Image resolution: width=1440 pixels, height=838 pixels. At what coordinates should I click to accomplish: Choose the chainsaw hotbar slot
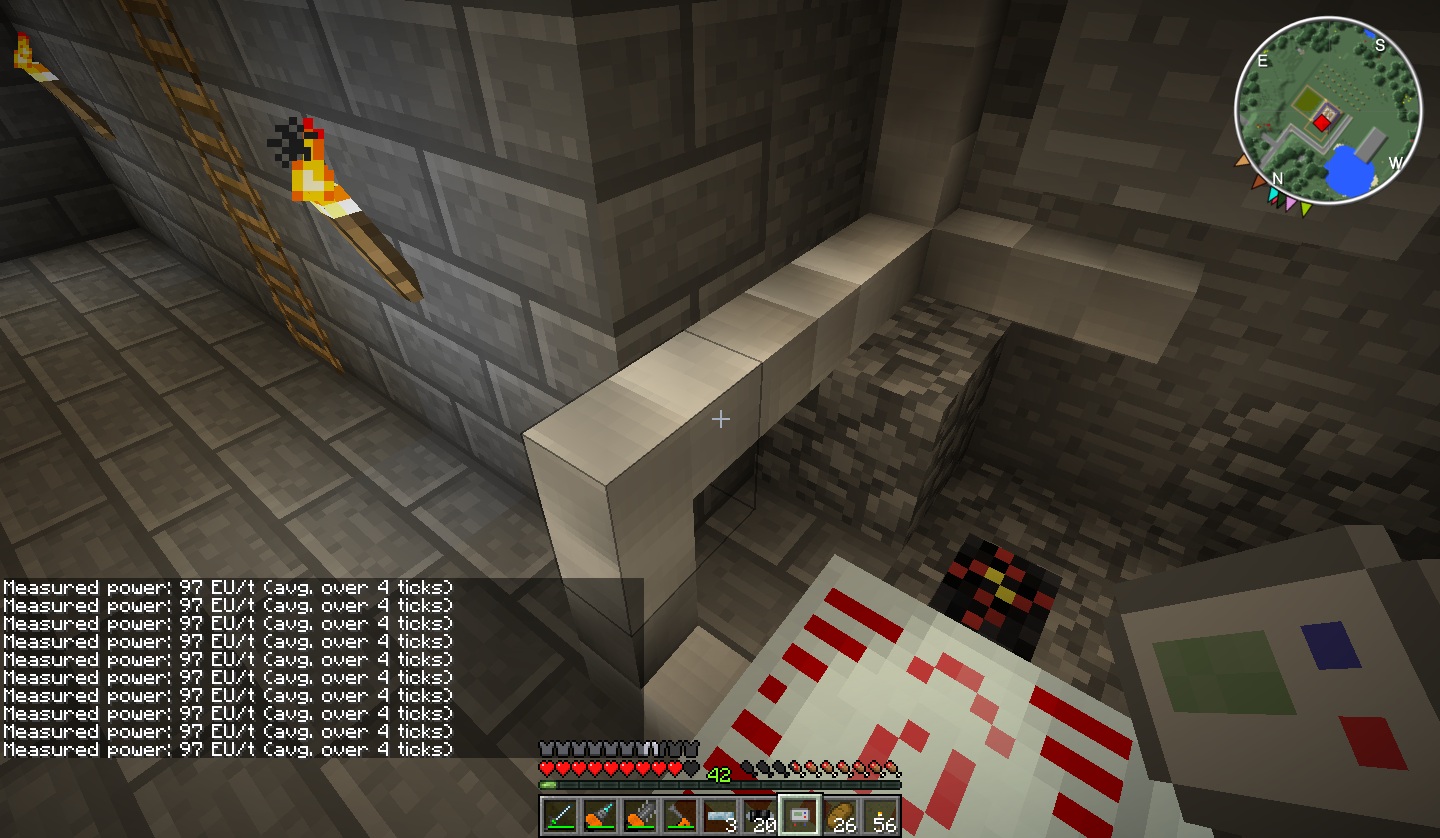tap(640, 816)
